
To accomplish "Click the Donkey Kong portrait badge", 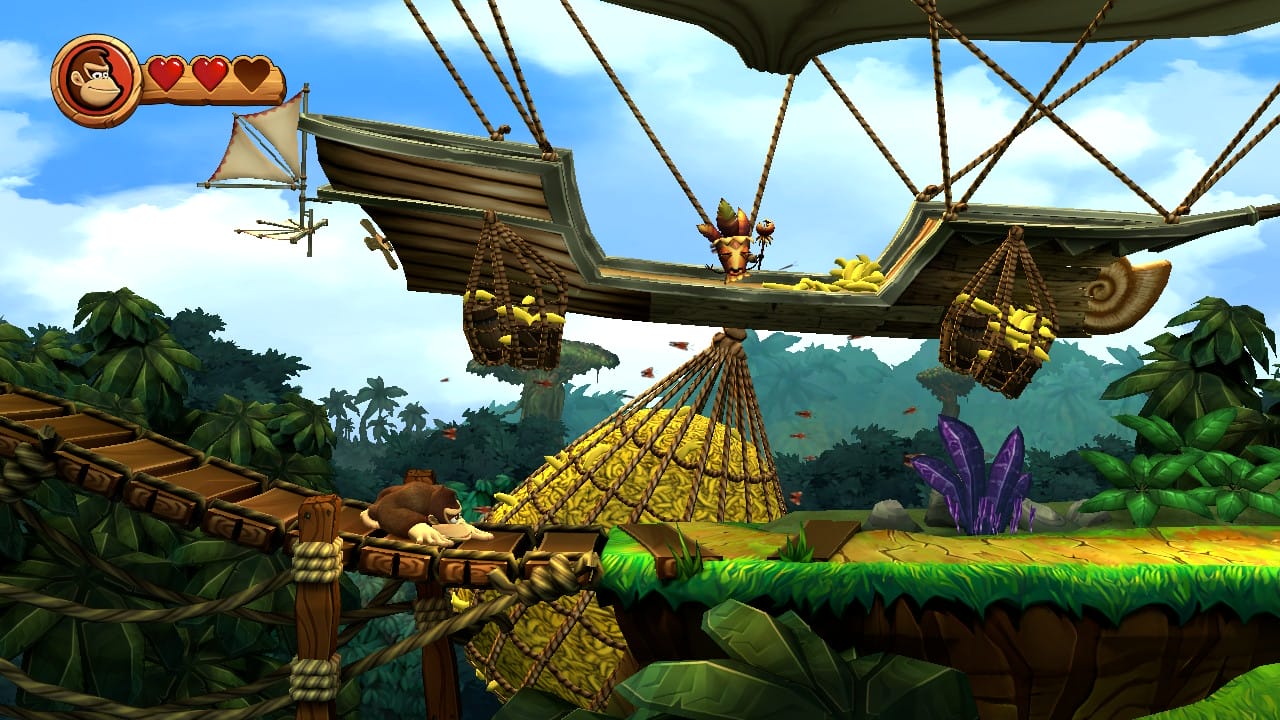I will coord(96,81).
